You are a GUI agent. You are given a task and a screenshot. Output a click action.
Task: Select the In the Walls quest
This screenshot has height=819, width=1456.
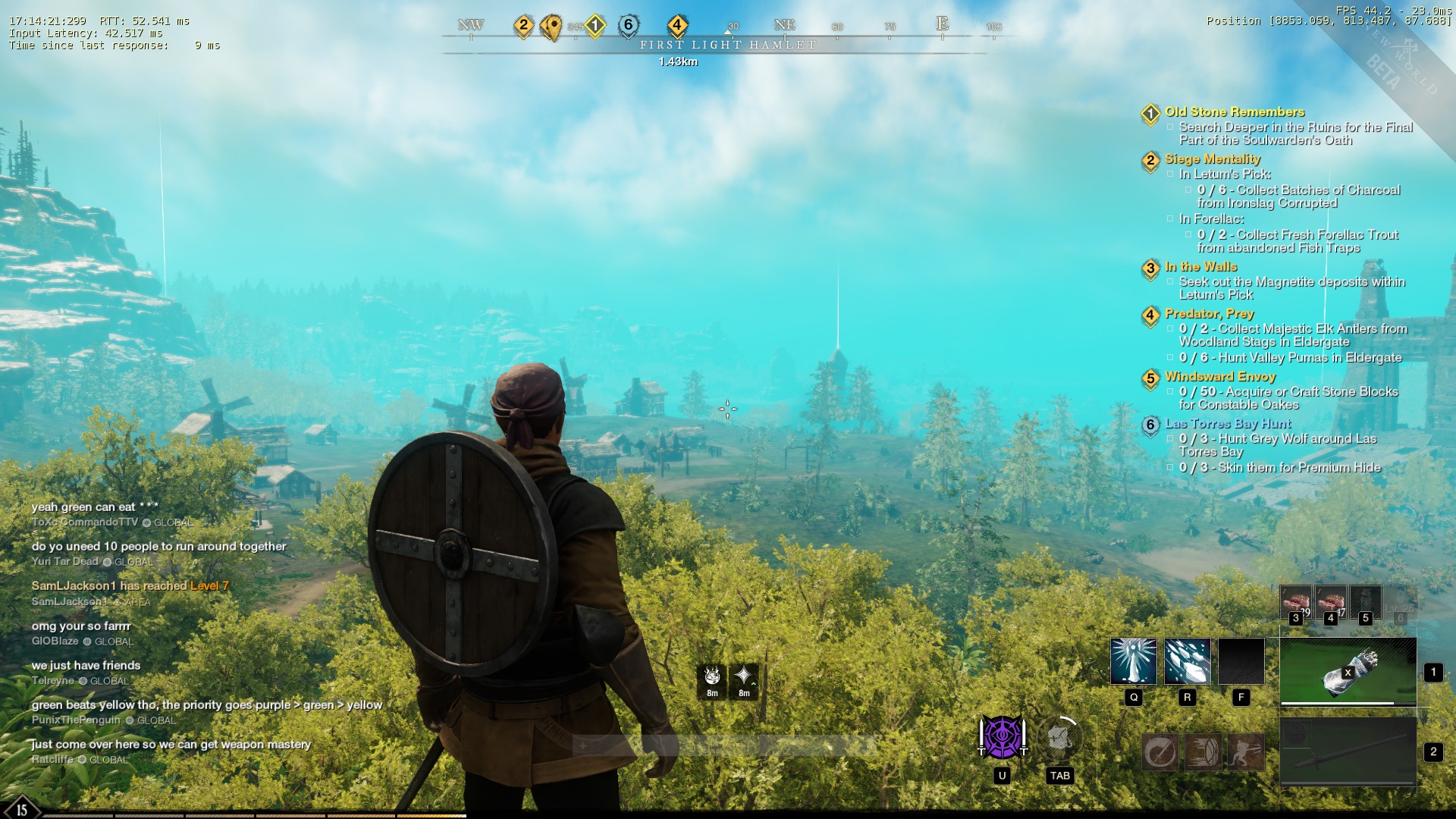(x=1200, y=267)
